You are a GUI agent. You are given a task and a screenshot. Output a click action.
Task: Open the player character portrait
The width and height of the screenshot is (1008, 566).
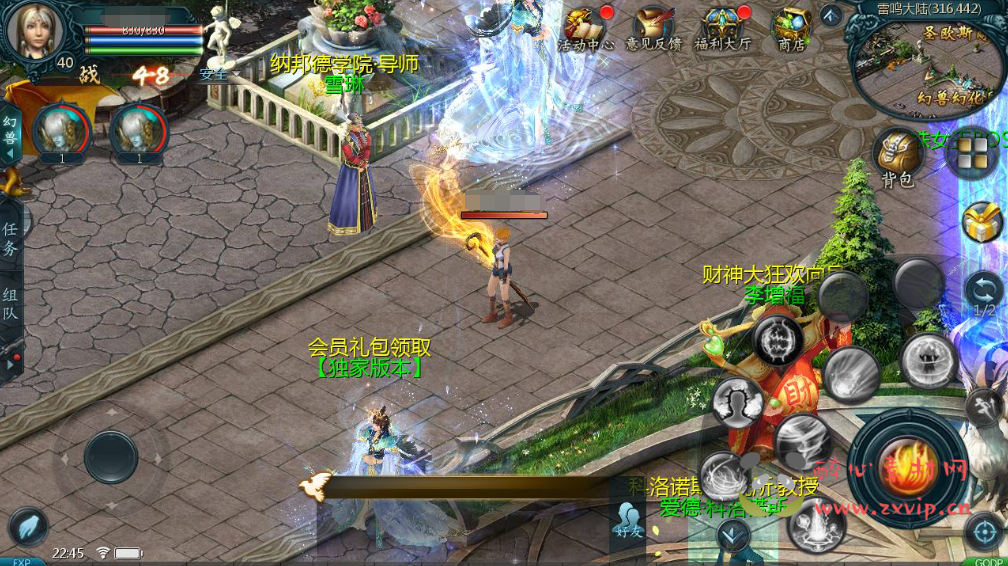coord(36,30)
